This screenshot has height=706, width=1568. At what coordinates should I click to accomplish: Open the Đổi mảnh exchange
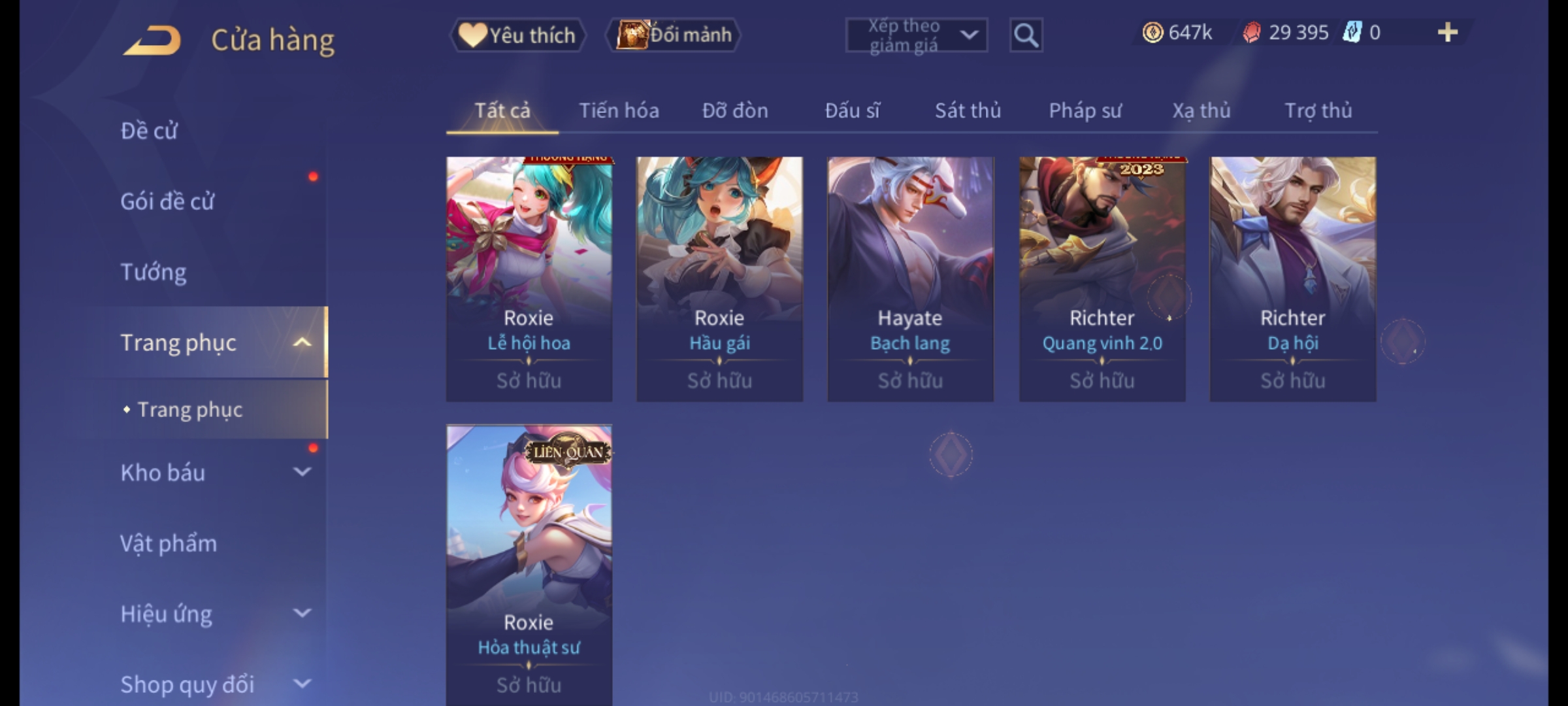click(x=674, y=35)
